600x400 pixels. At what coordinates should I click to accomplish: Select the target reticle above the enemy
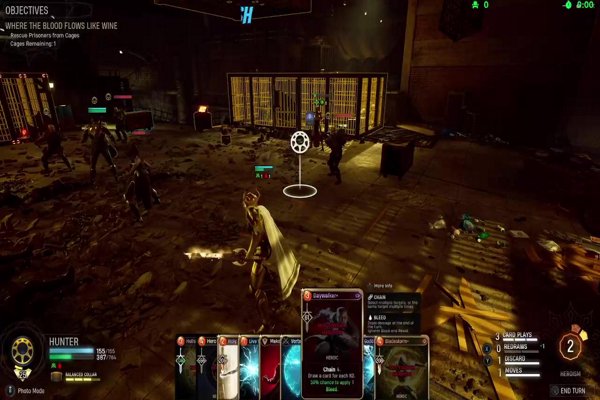click(x=299, y=143)
